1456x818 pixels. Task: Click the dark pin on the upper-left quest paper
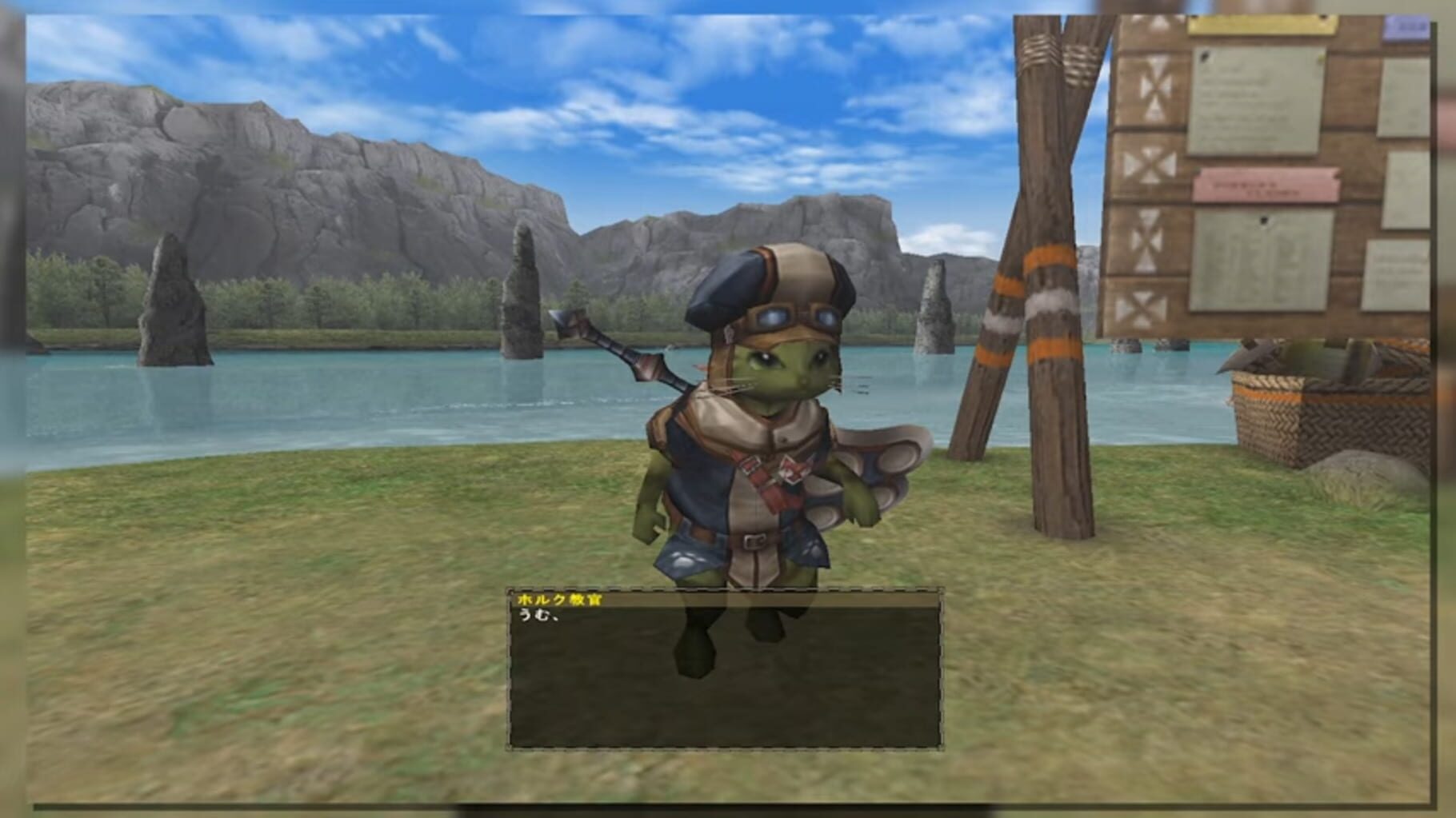coord(1205,55)
